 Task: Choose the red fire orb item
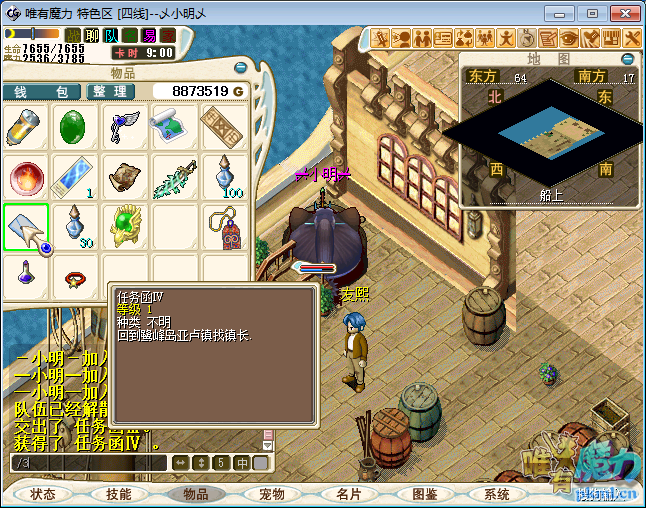pos(25,176)
